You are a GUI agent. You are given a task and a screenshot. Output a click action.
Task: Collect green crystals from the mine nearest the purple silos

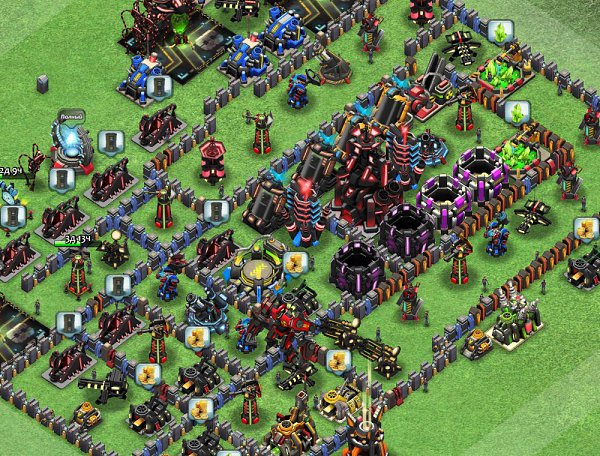click(516, 112)
